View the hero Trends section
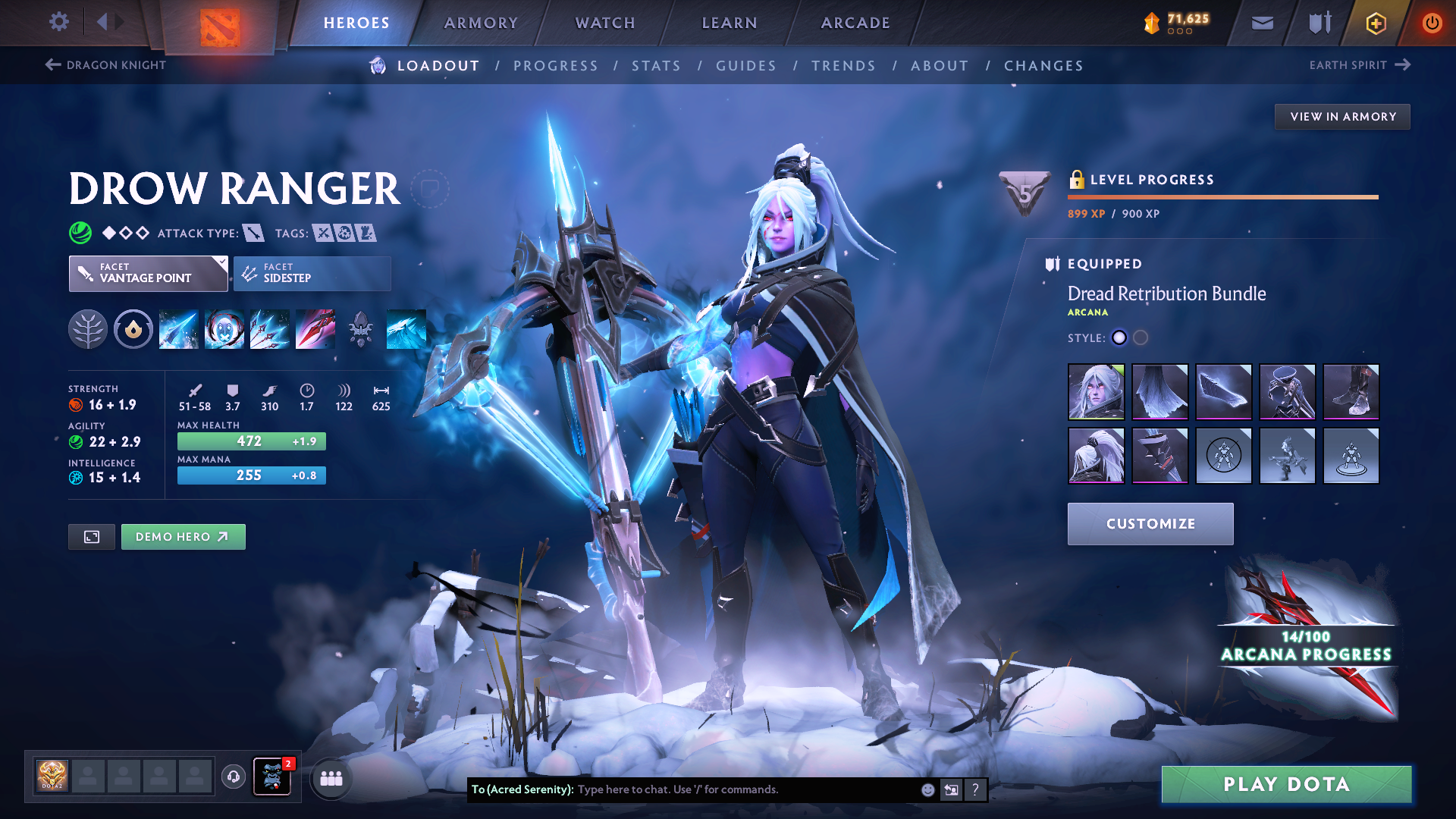This screenshot has height=819, width=1456. [843, 66]
